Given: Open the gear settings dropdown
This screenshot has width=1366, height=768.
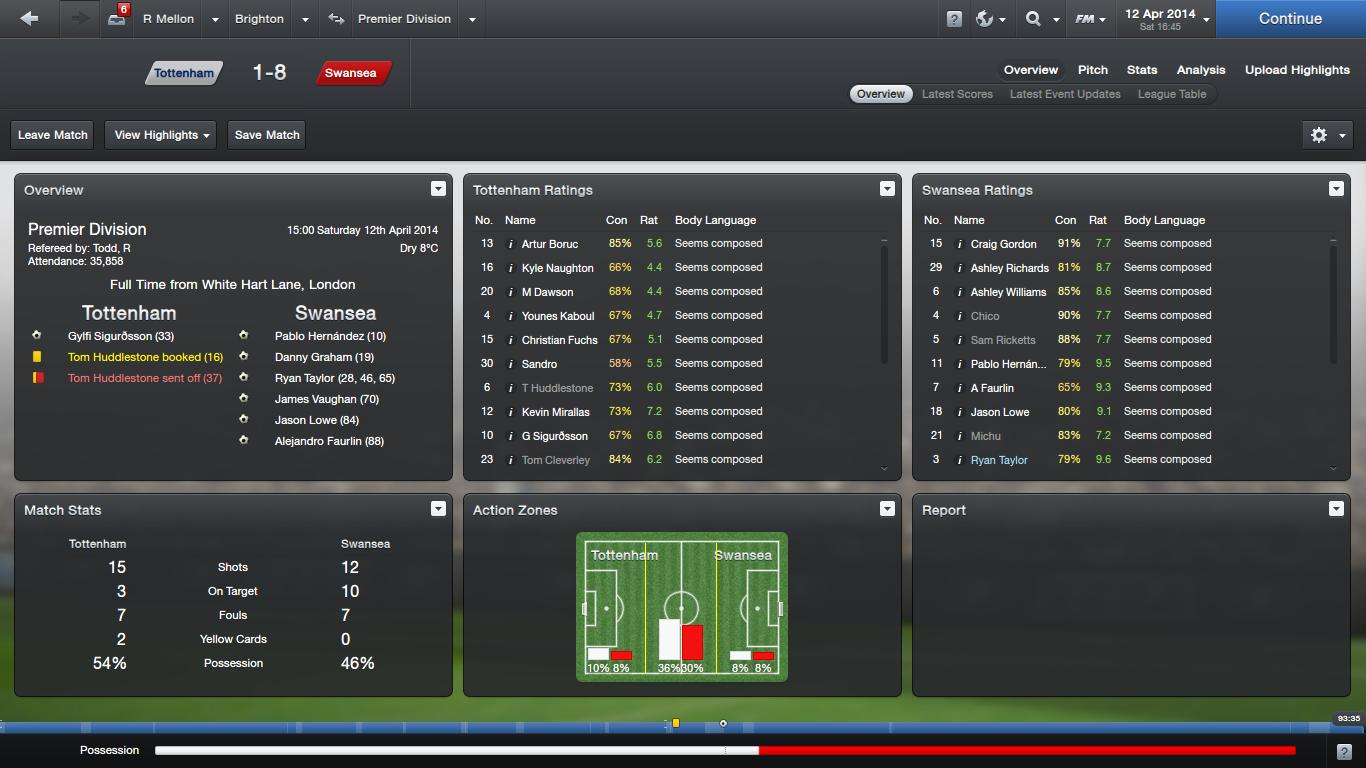Looking at the screenshot, I should [1327, 135].
